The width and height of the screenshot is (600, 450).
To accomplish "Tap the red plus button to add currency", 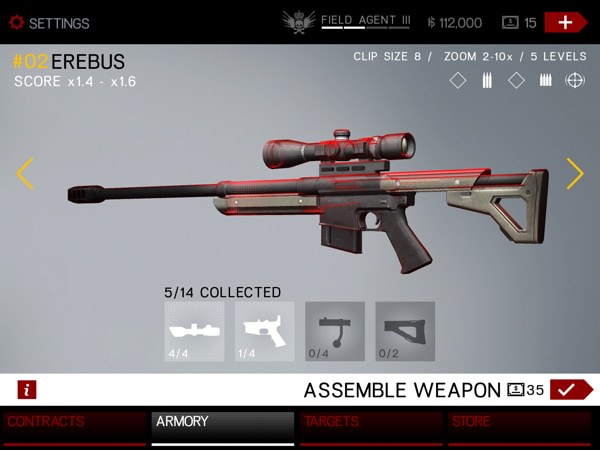I will (565, 22).
